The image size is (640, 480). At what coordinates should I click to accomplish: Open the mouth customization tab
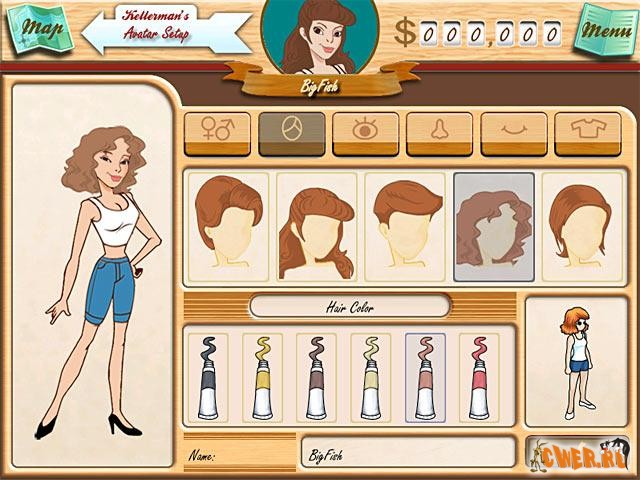point(514,133)
